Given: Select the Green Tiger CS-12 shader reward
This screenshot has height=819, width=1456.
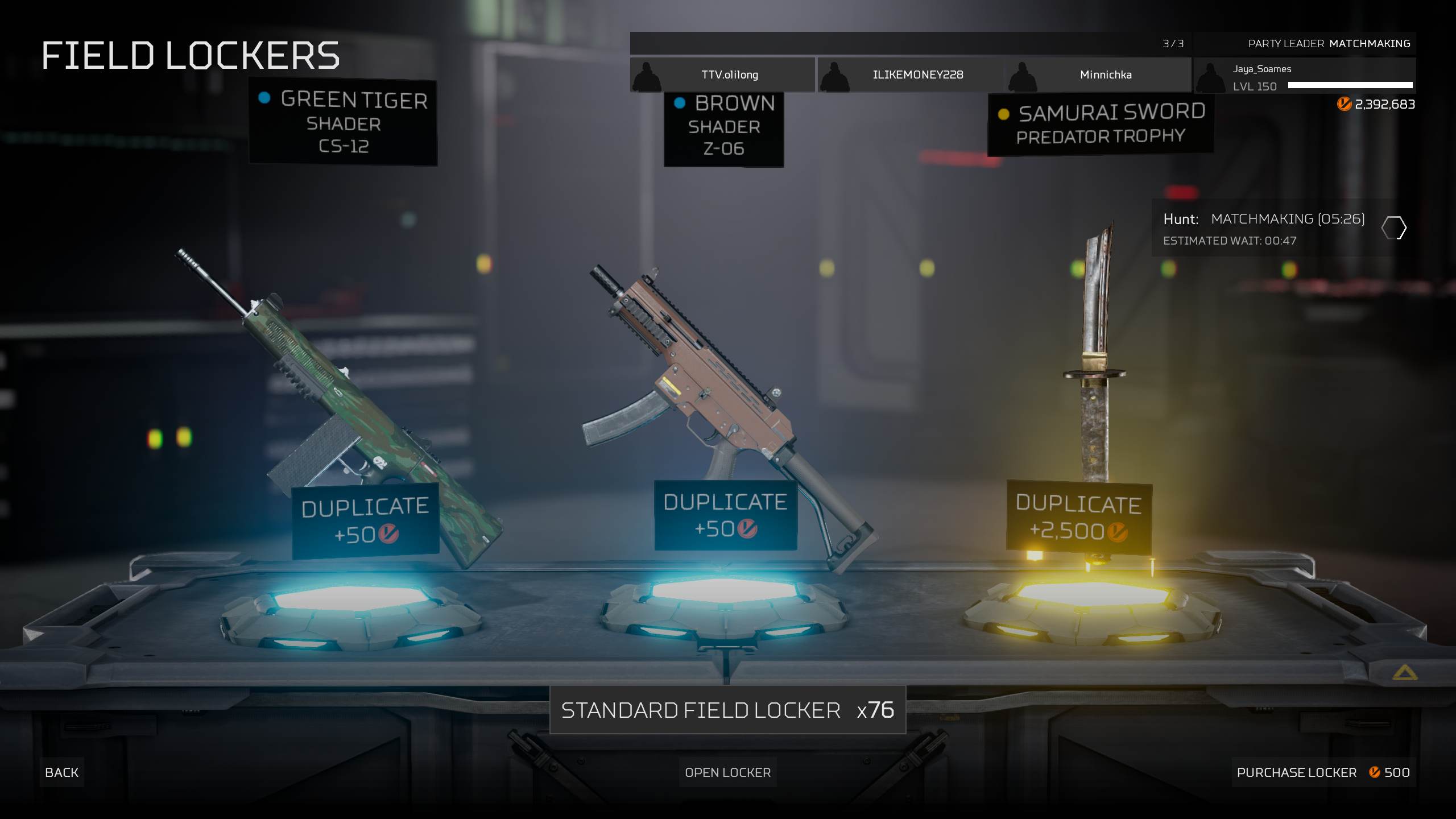Looking at the screenshot, I should click(x=343, y=122).
